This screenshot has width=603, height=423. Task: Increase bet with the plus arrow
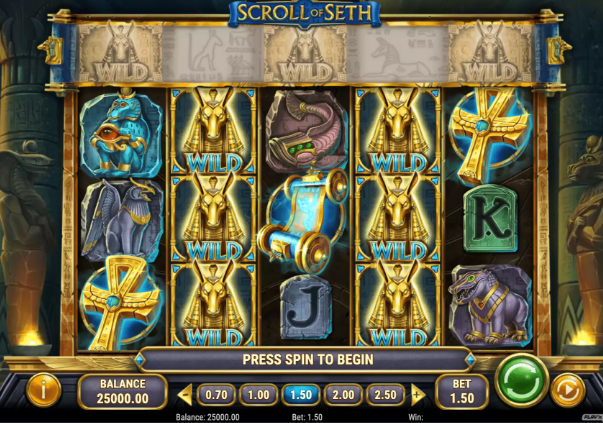[x=418, y=395]
